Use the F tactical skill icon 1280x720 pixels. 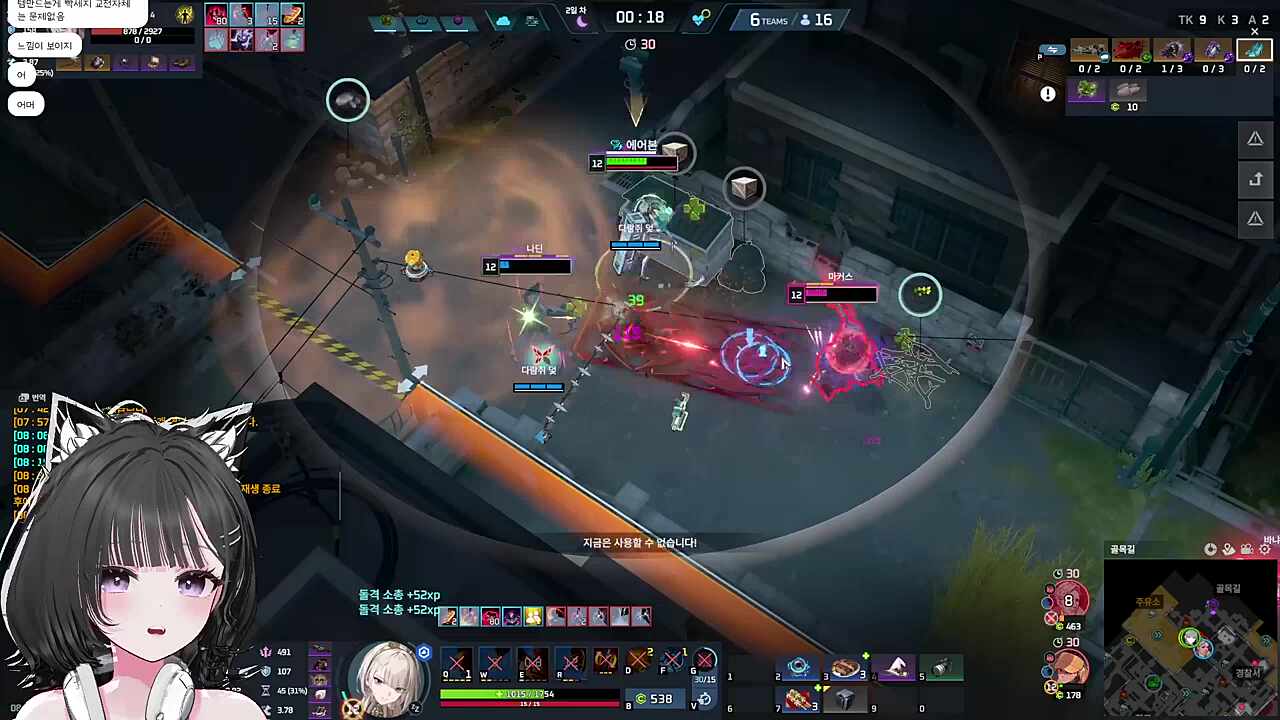pos(672,662)
